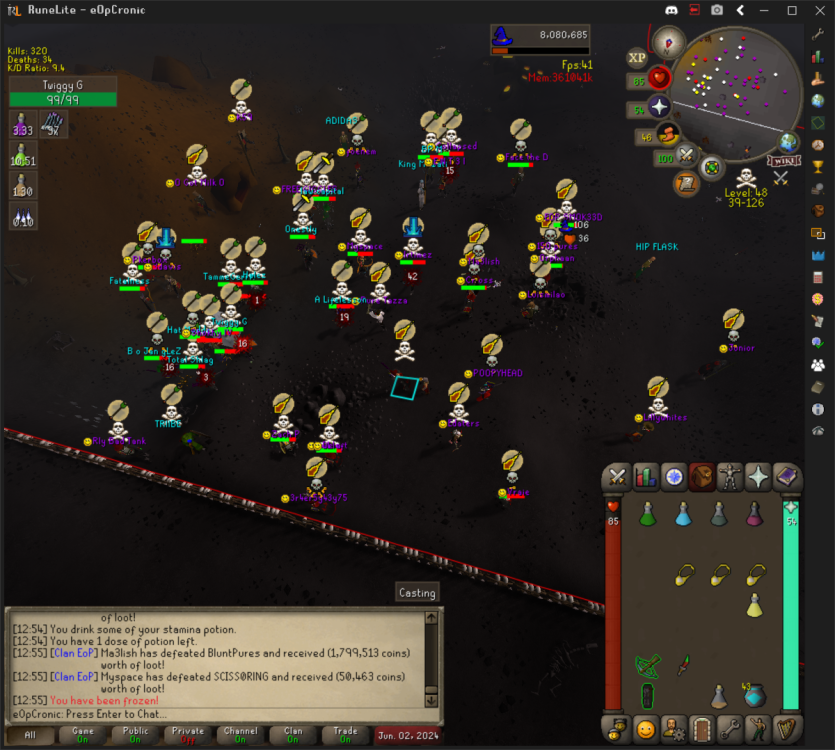Image resolution: width=835 pixels, height=750 pixels.
Task: Toggle the XP drops orb
Action: point(637,58)
